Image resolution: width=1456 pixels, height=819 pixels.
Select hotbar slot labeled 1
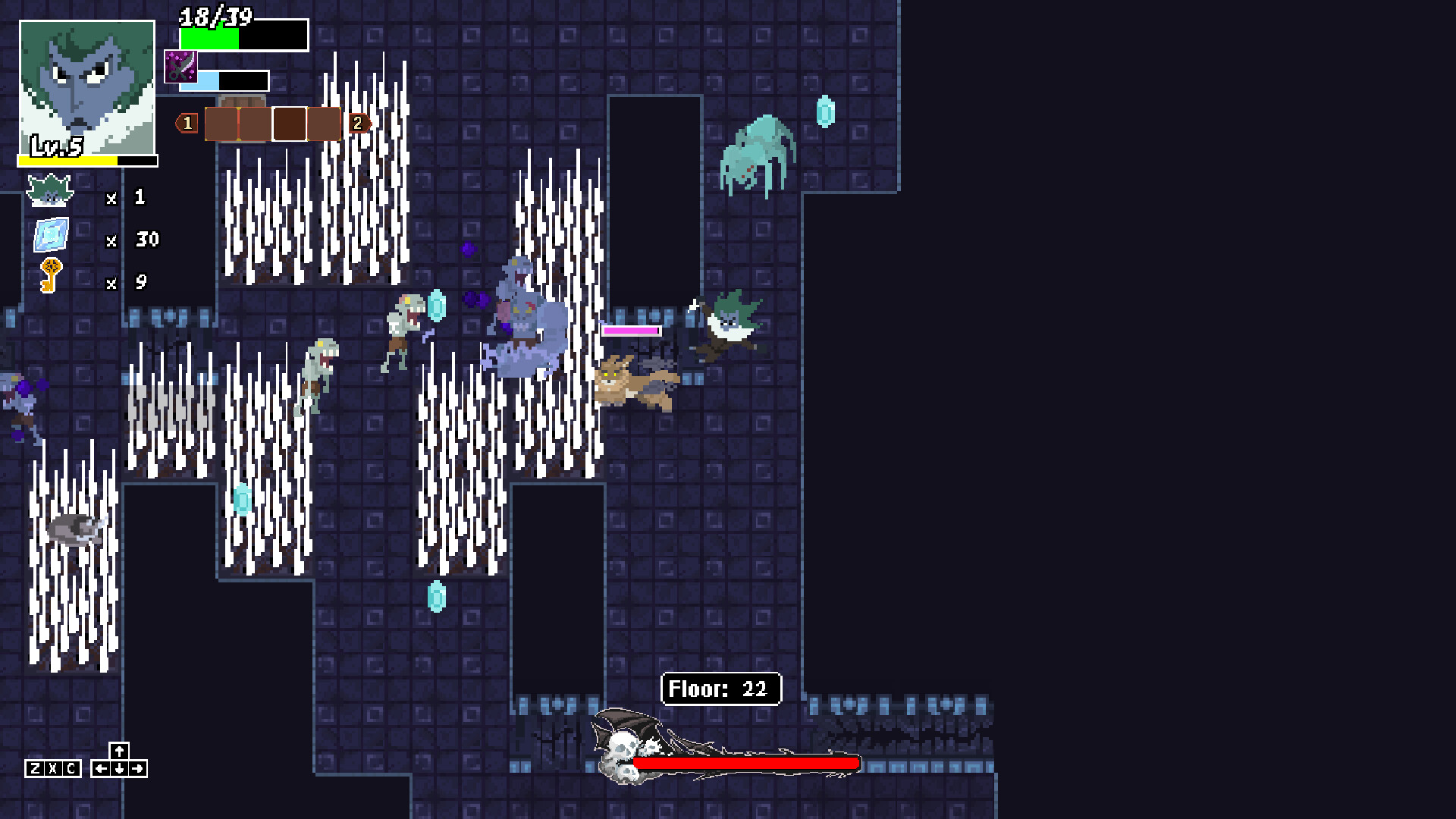click(x=187, y=124)
